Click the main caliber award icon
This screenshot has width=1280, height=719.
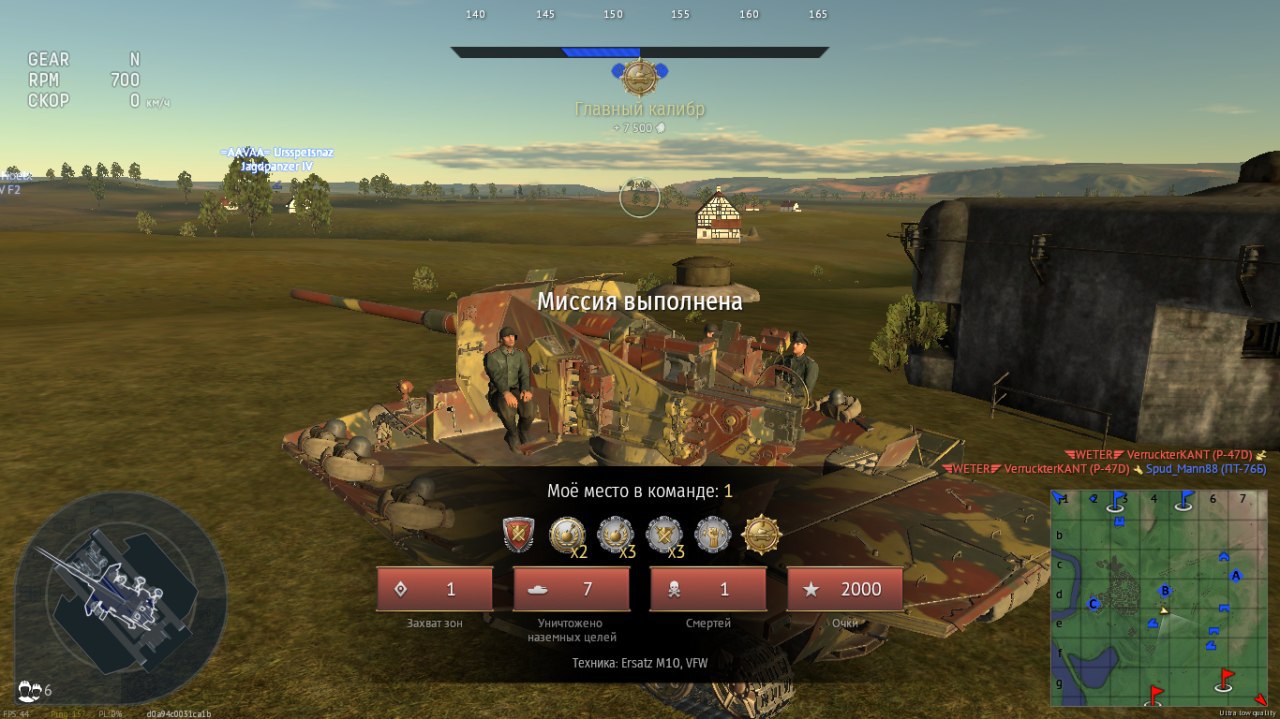coord(639,78)
